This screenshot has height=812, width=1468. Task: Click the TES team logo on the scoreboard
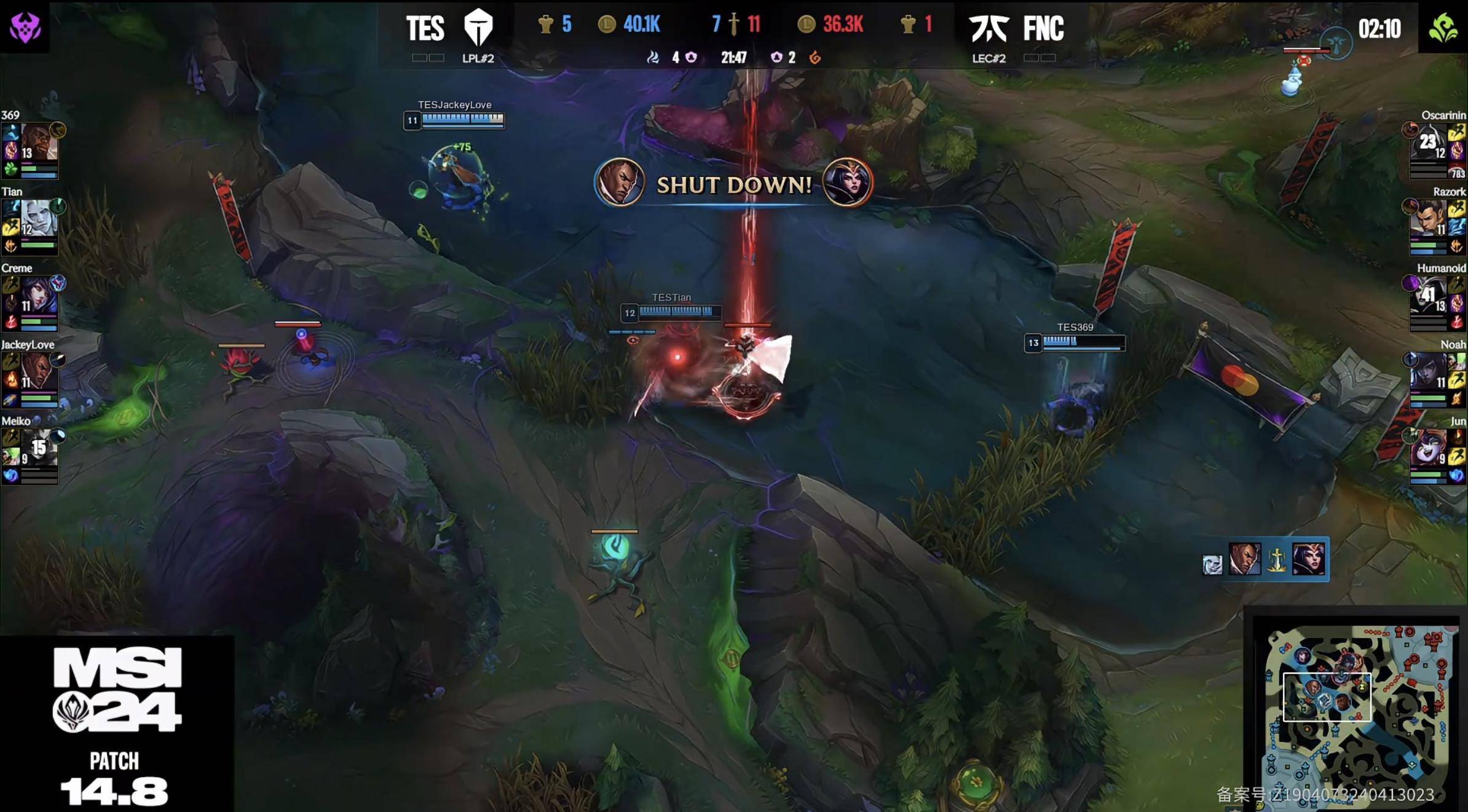coord(478,28)
